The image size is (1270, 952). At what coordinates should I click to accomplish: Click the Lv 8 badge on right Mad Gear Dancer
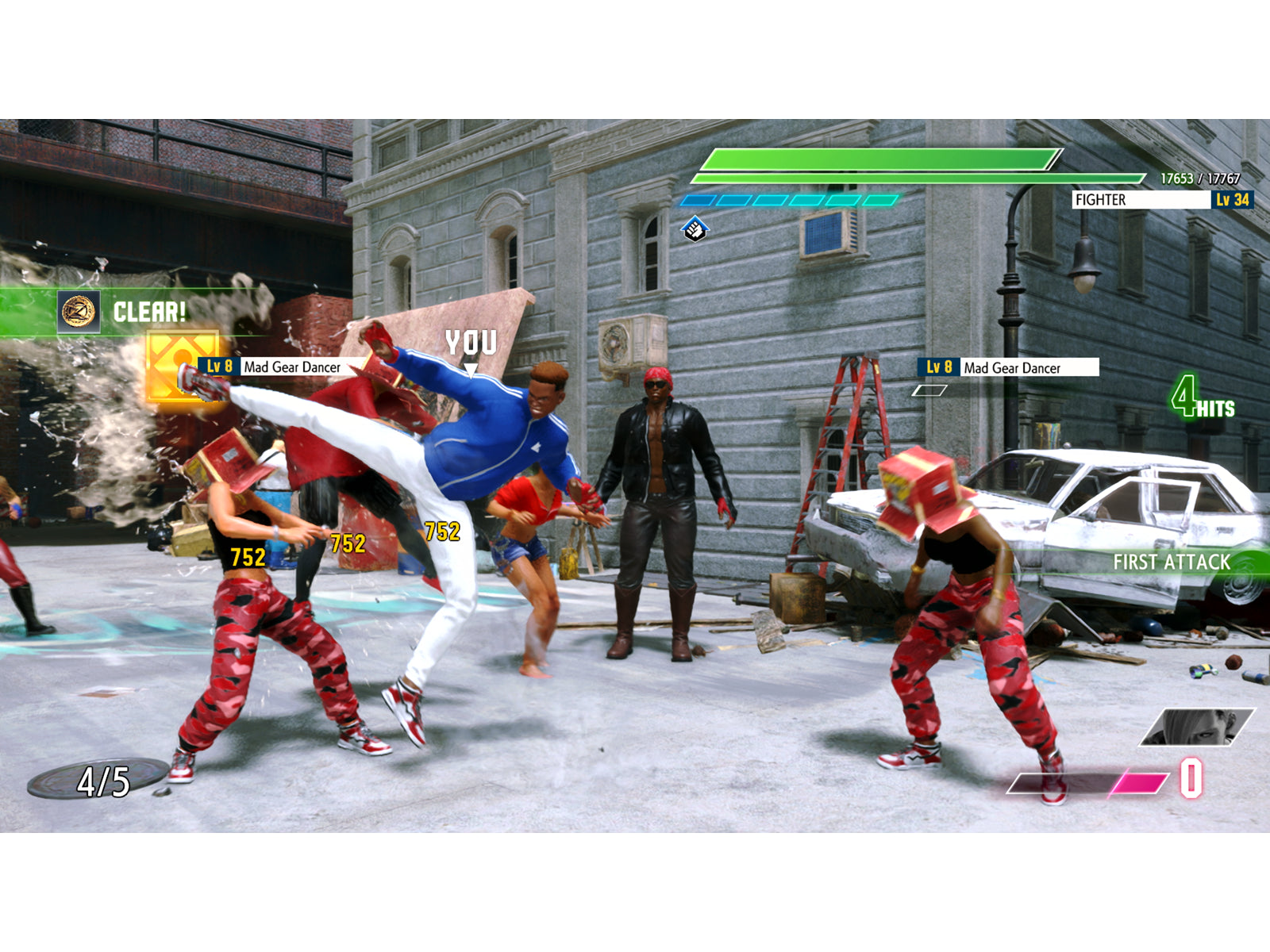point(937,368)
